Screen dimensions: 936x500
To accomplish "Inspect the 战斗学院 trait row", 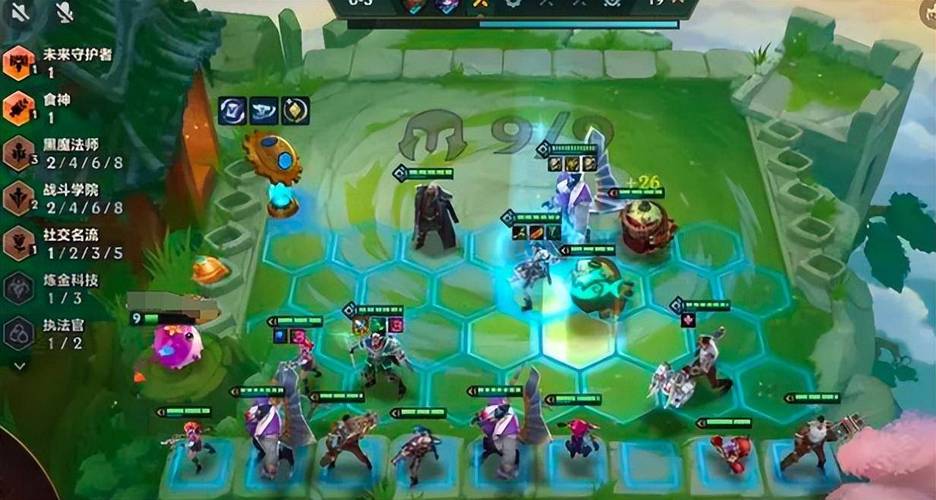I will (x=20, y=198).
